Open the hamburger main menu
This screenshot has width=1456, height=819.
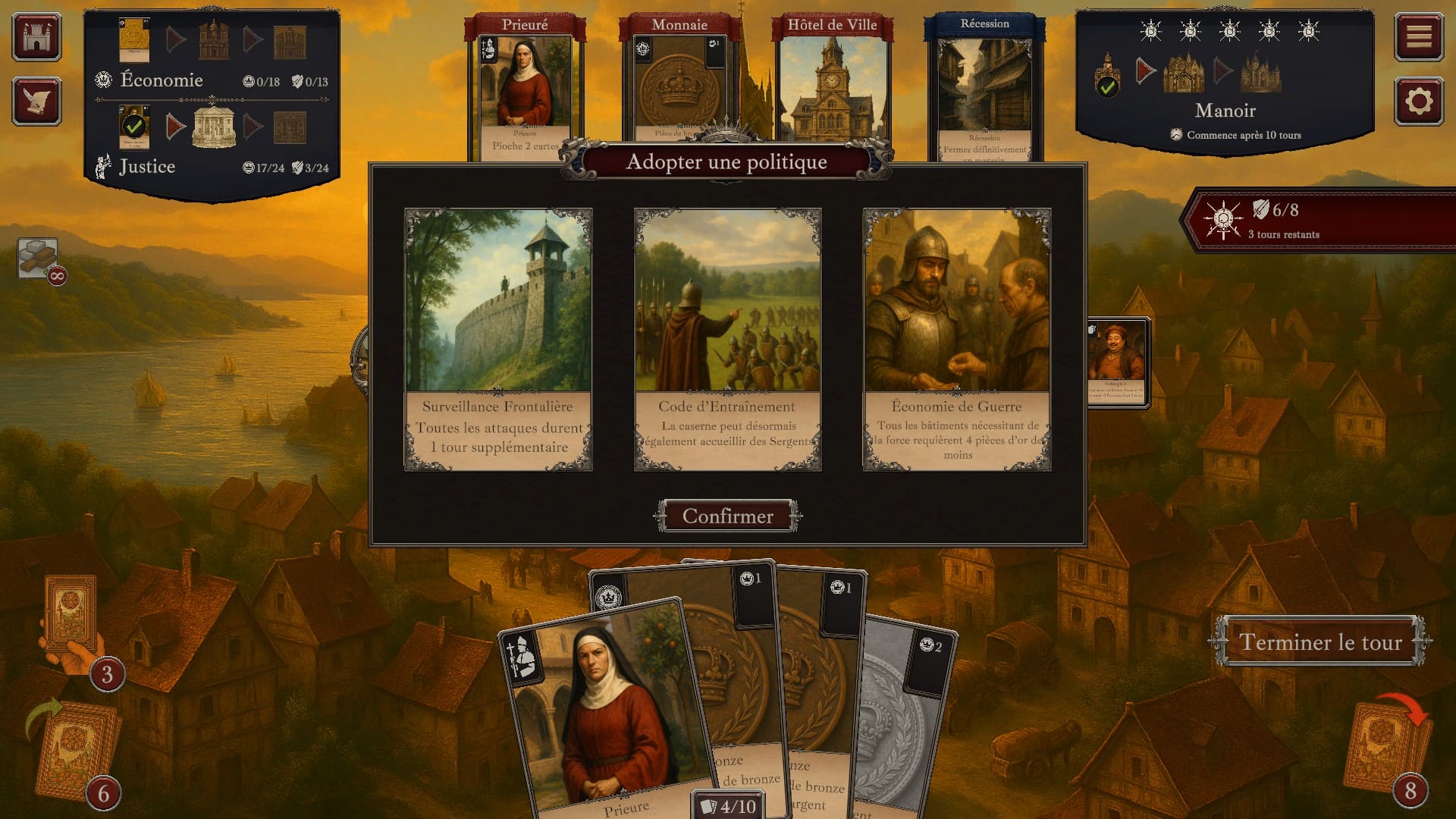(x=1419, y=36)
